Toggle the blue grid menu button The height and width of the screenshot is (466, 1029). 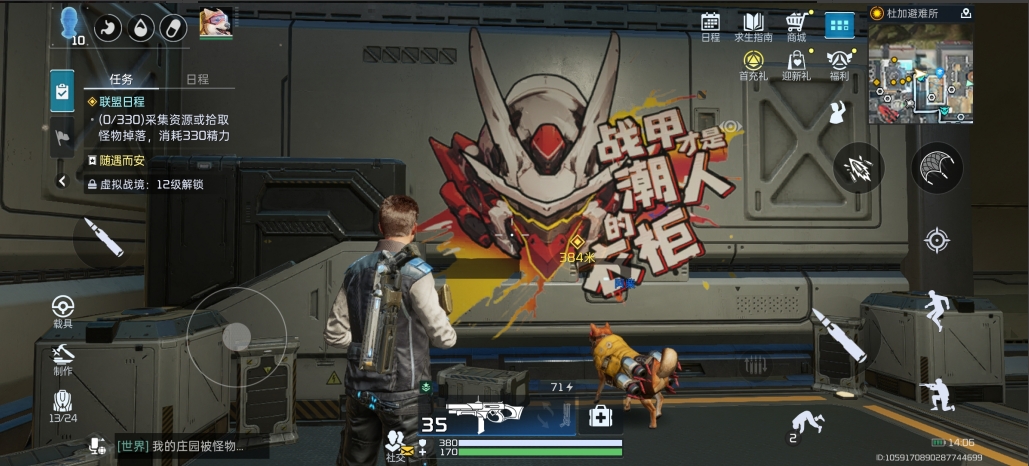(x=839, y=25)
